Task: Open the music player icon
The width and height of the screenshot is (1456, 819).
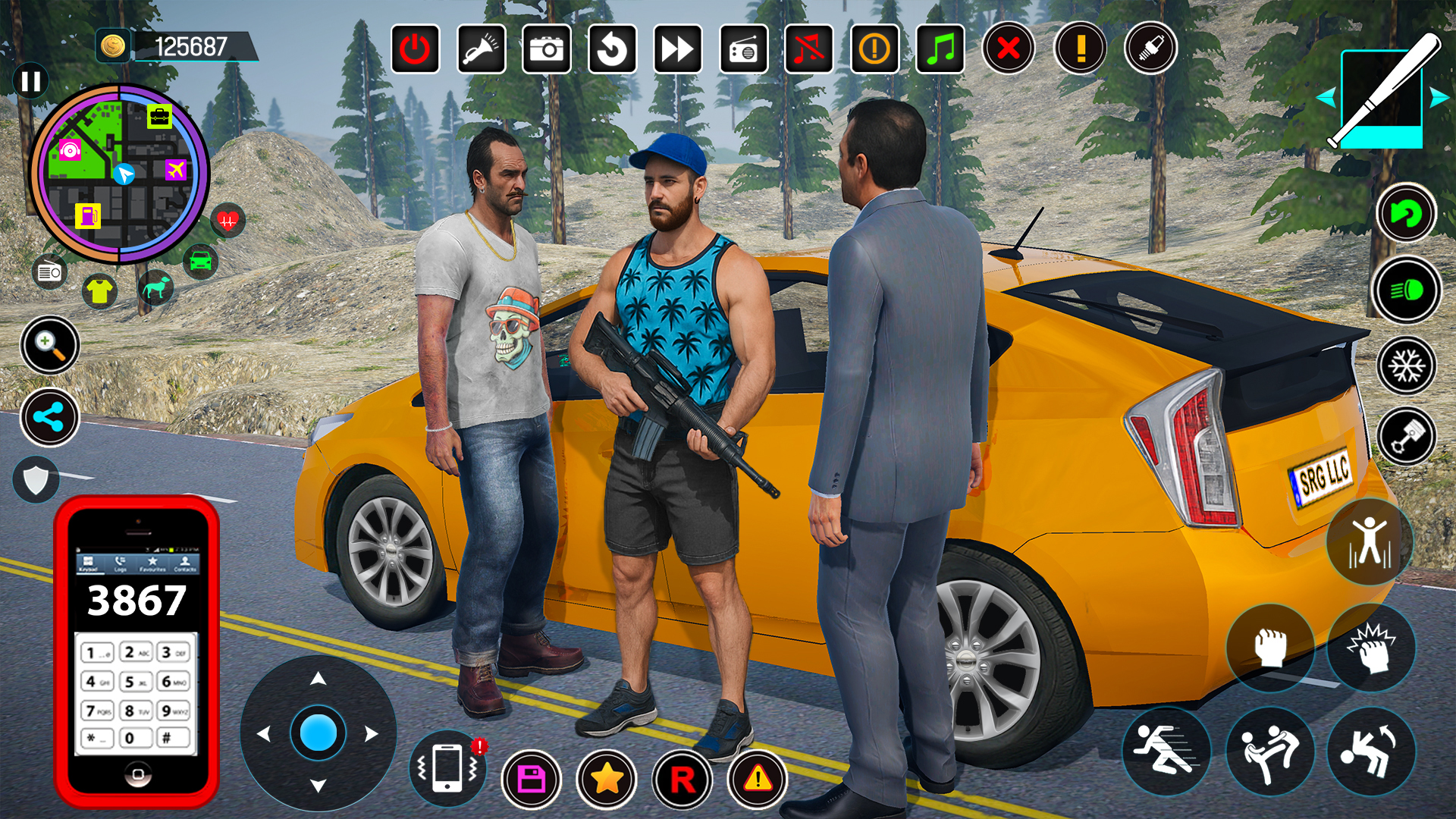Action: pyautogui.click(x=940, y=49)
